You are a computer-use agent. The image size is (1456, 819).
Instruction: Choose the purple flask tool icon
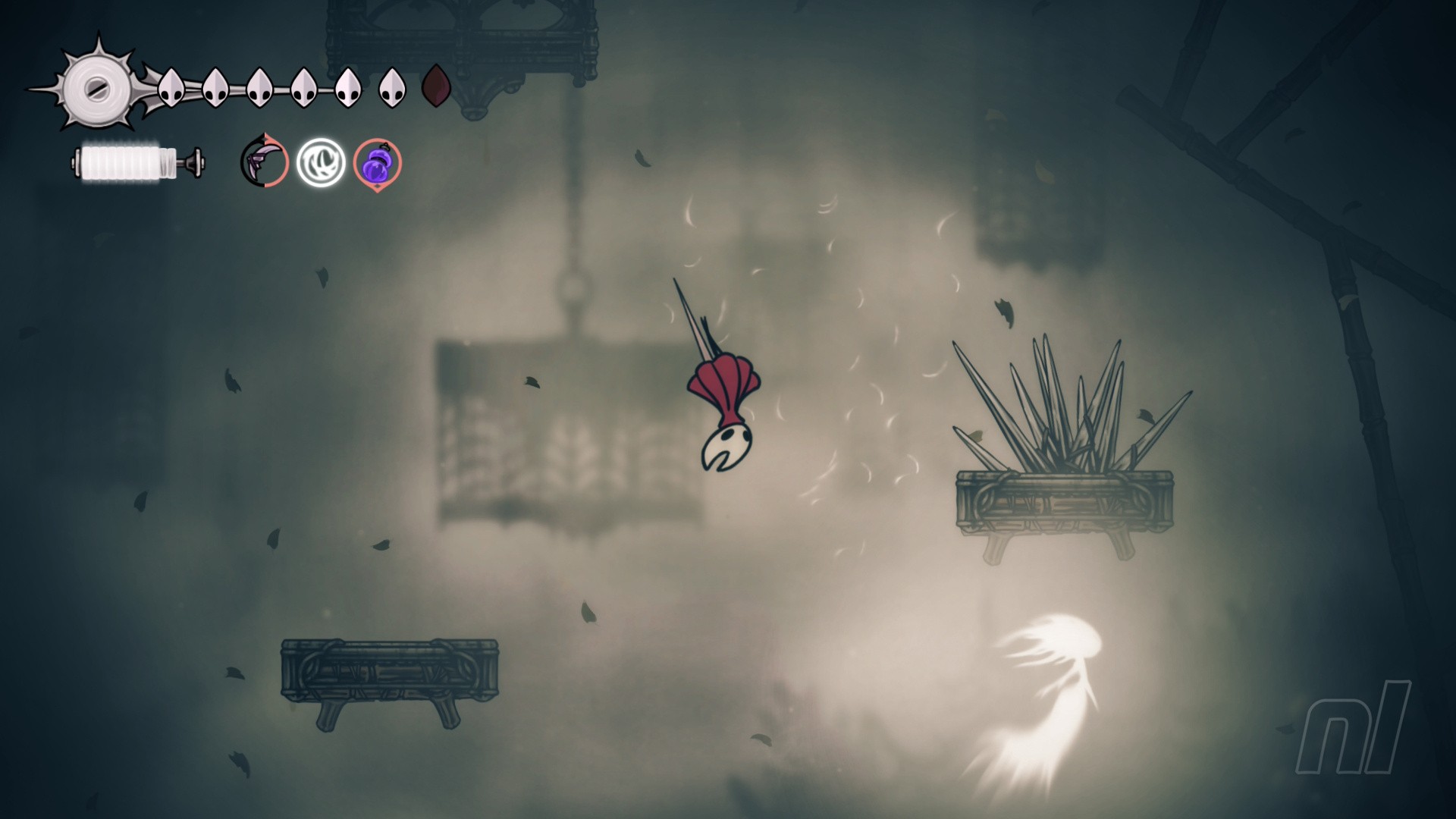coord(377,164)
